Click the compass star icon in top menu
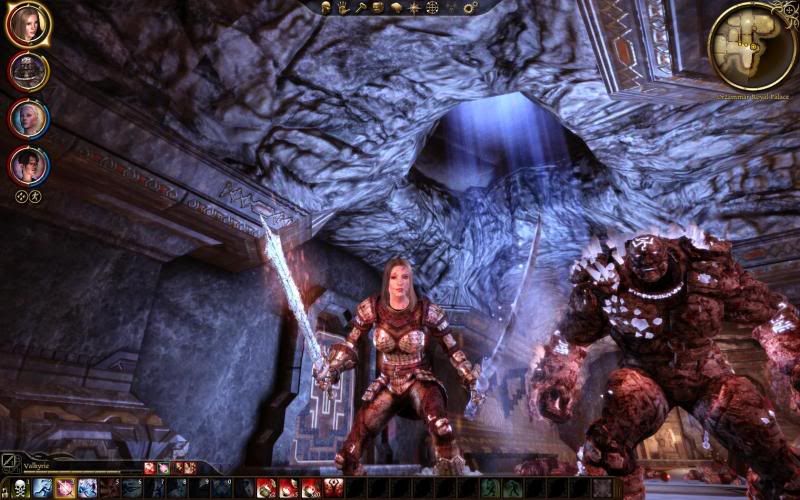The image size is (800, 500). [413, 7]
